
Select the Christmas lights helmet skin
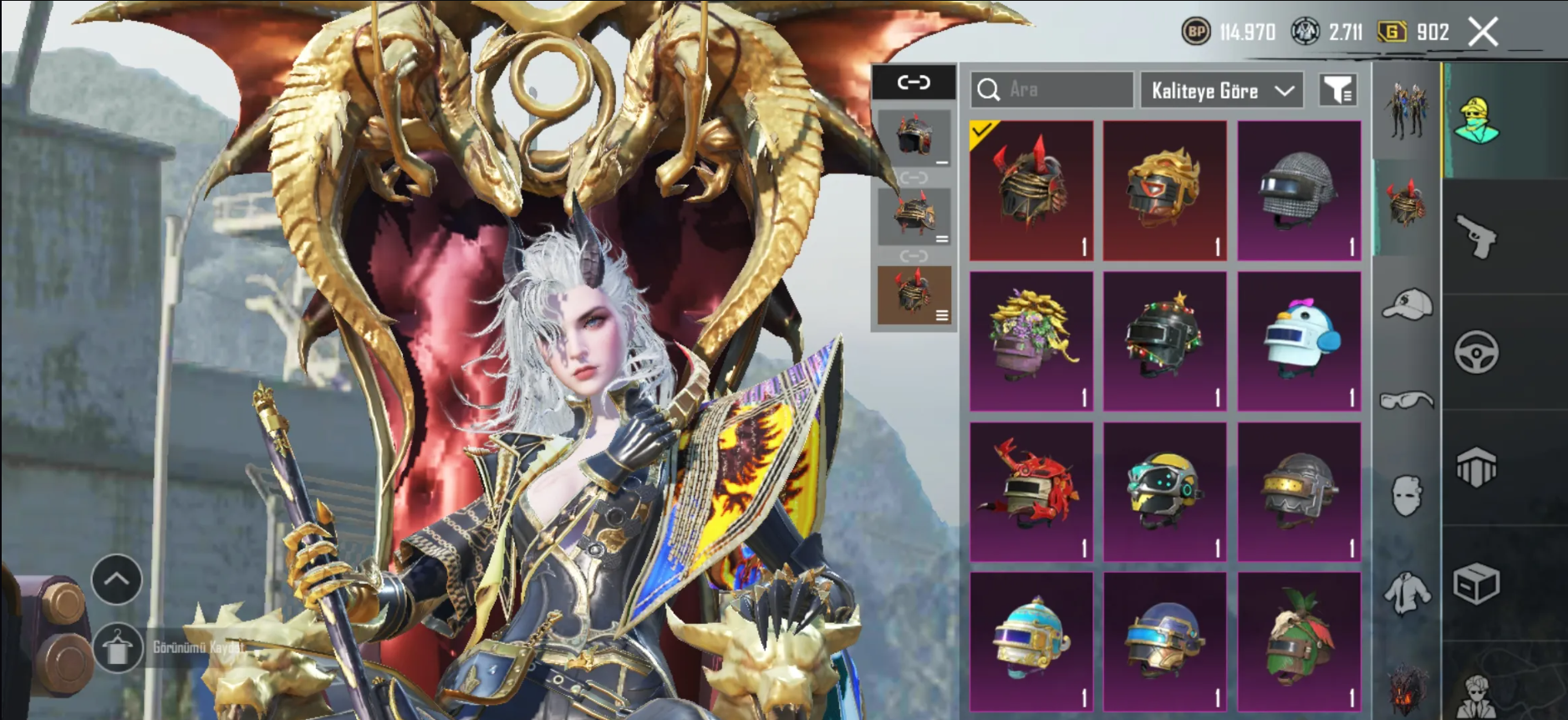[x=1164, y=340]
